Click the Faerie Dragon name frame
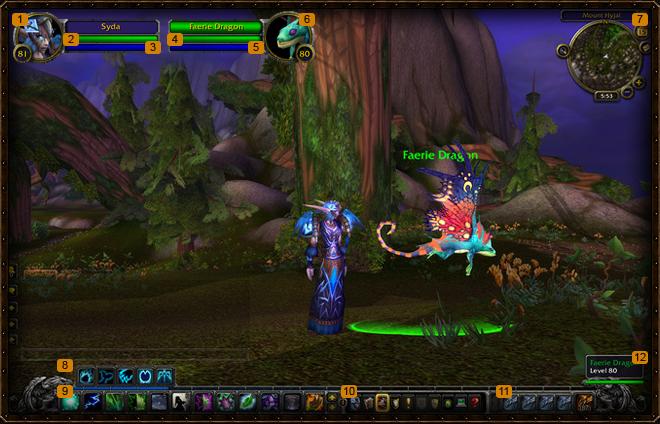 tap(215, 27)
